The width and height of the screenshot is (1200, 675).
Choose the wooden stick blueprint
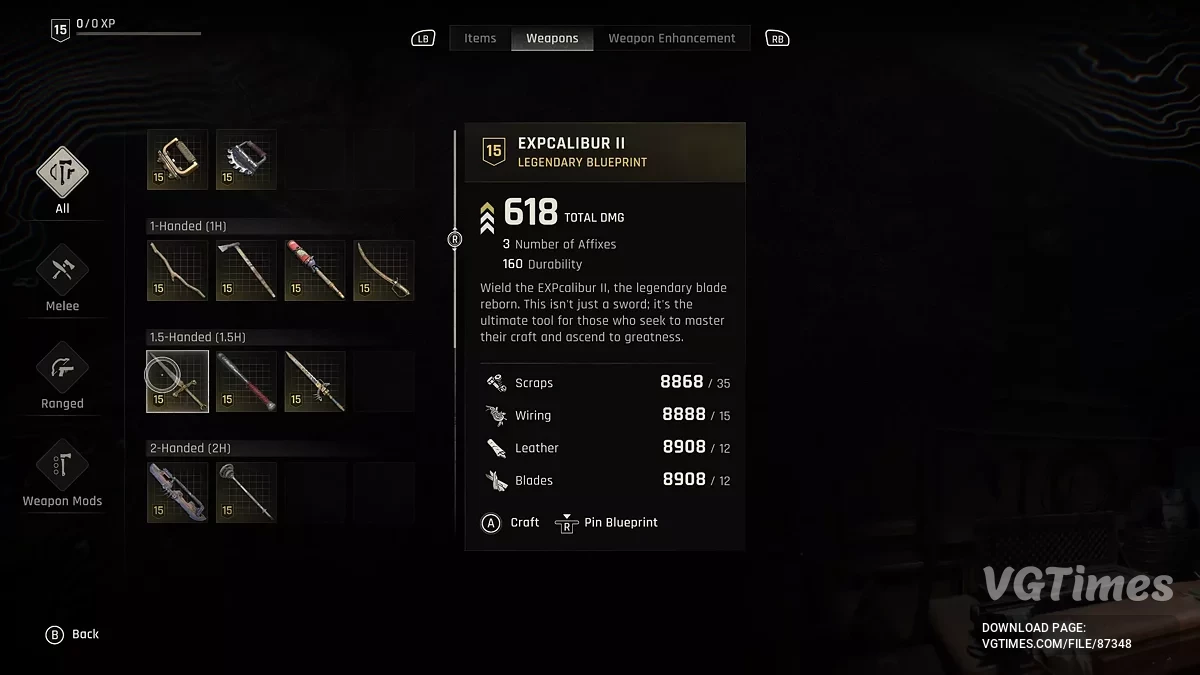click(x=178, y=270)
